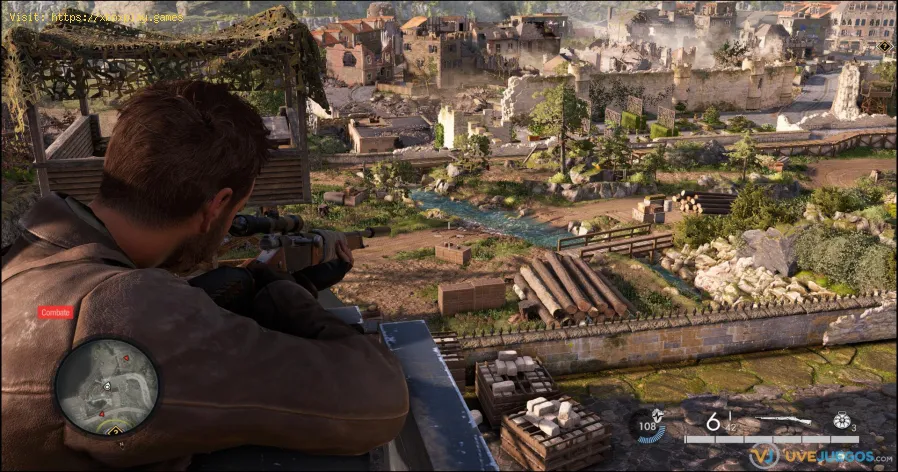Select the sniper rifle weapon icon
The image size is (898, 472).
click(x=783, y=419)
